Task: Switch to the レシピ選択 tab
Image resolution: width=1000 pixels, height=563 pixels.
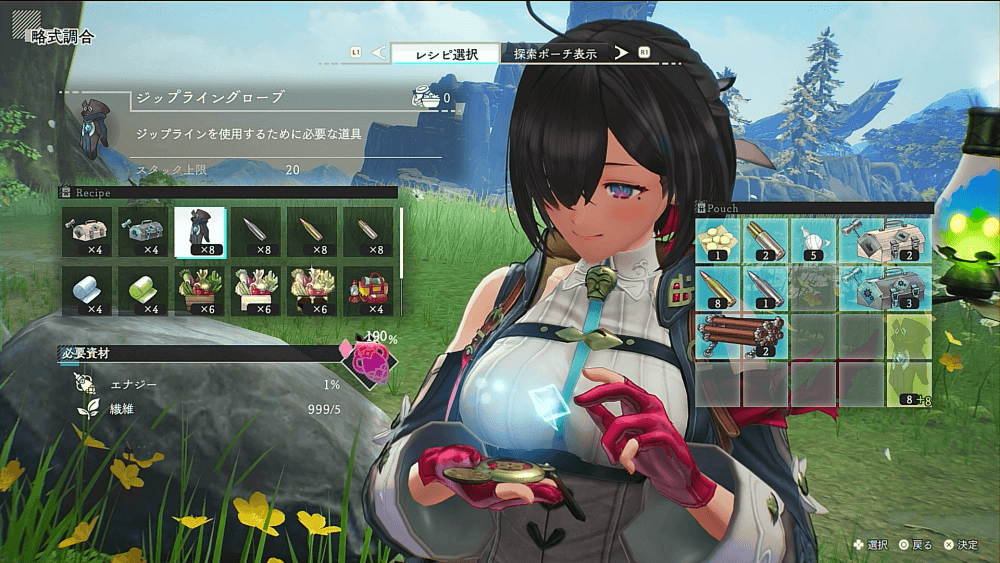Action: coord(444,53)
